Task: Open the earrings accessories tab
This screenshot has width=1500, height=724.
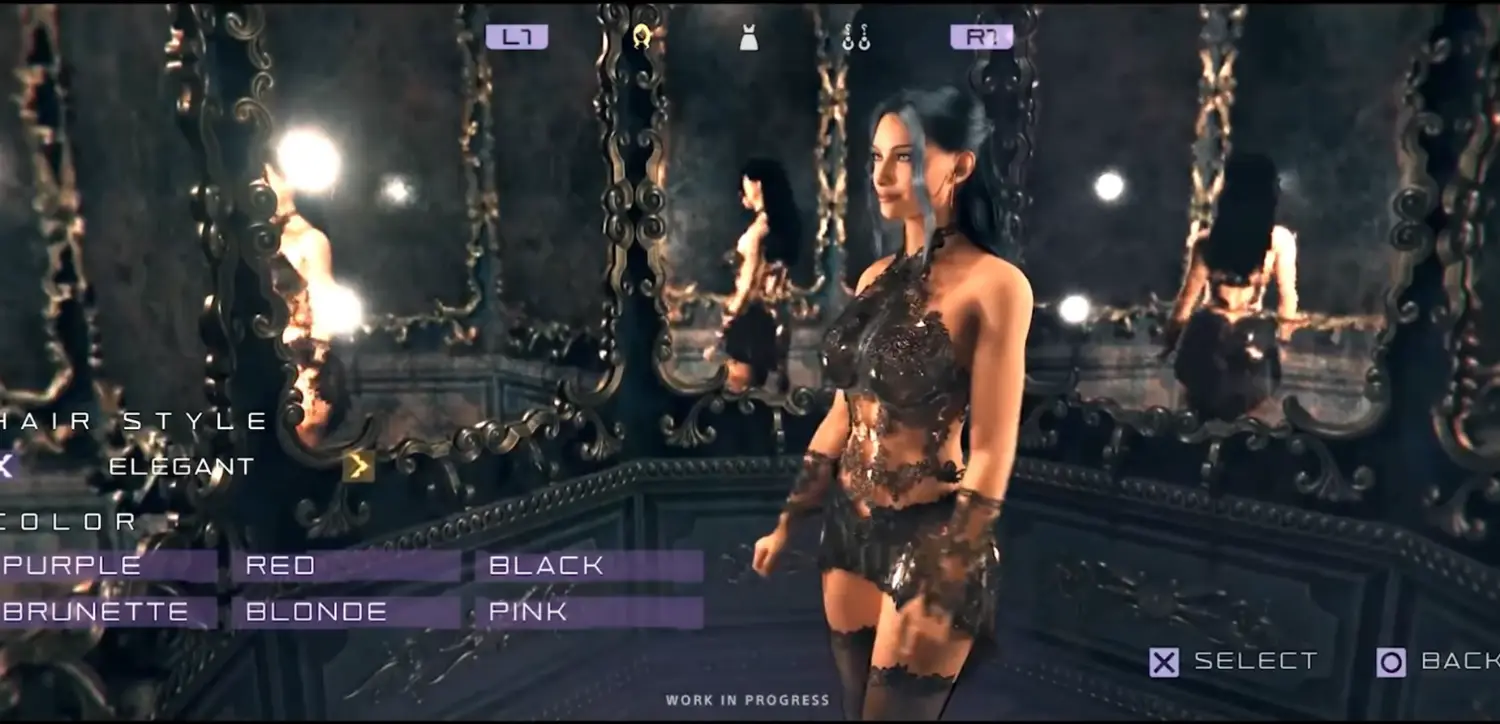Action: [856, 38]
